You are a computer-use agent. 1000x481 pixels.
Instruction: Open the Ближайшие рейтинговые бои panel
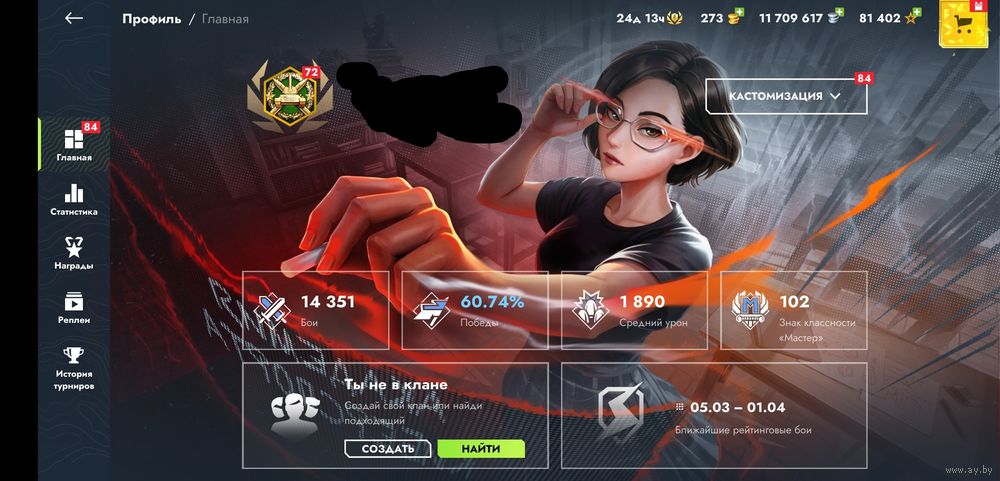tap(714, 416)
